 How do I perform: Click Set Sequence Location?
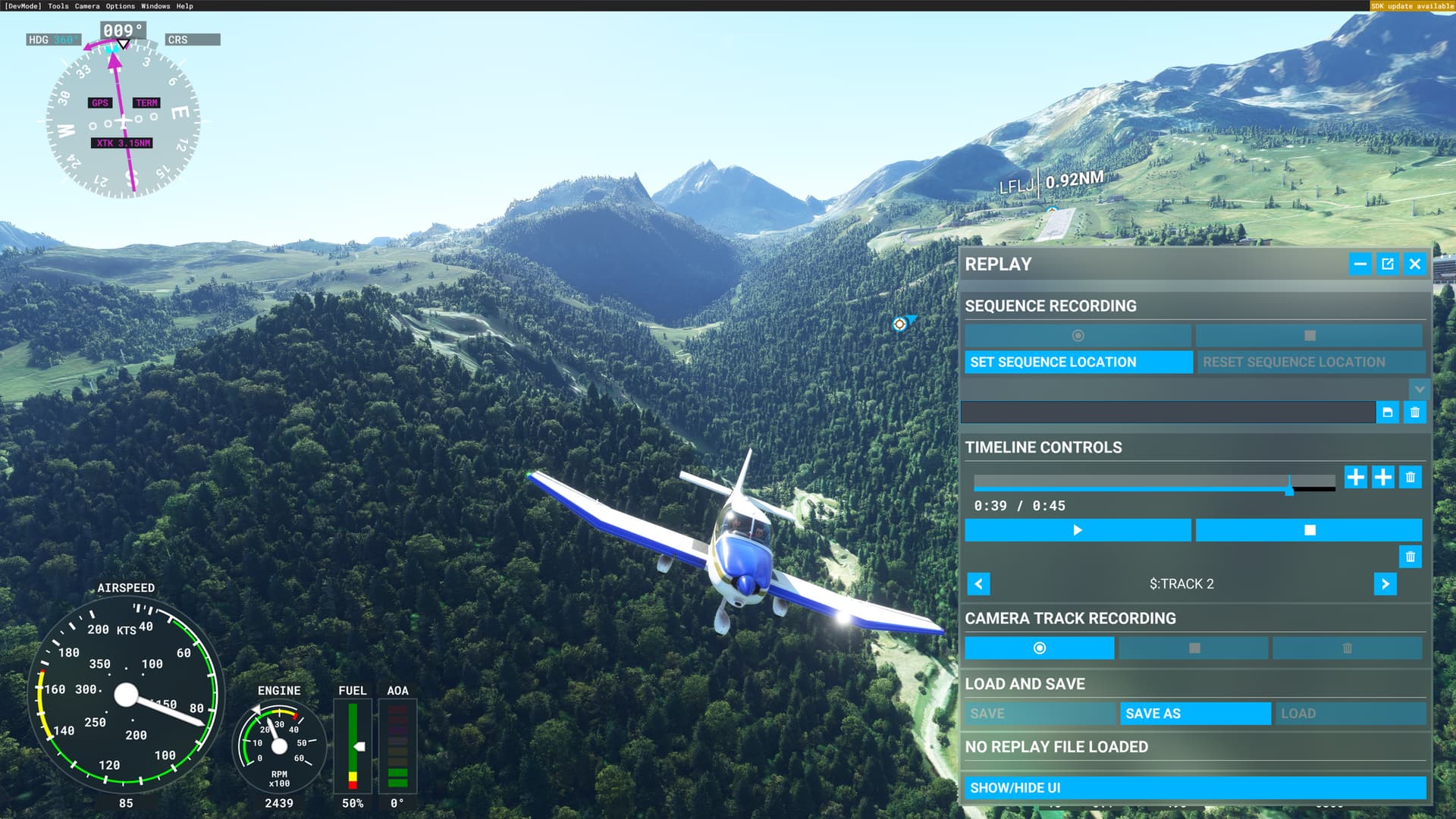1078,362
